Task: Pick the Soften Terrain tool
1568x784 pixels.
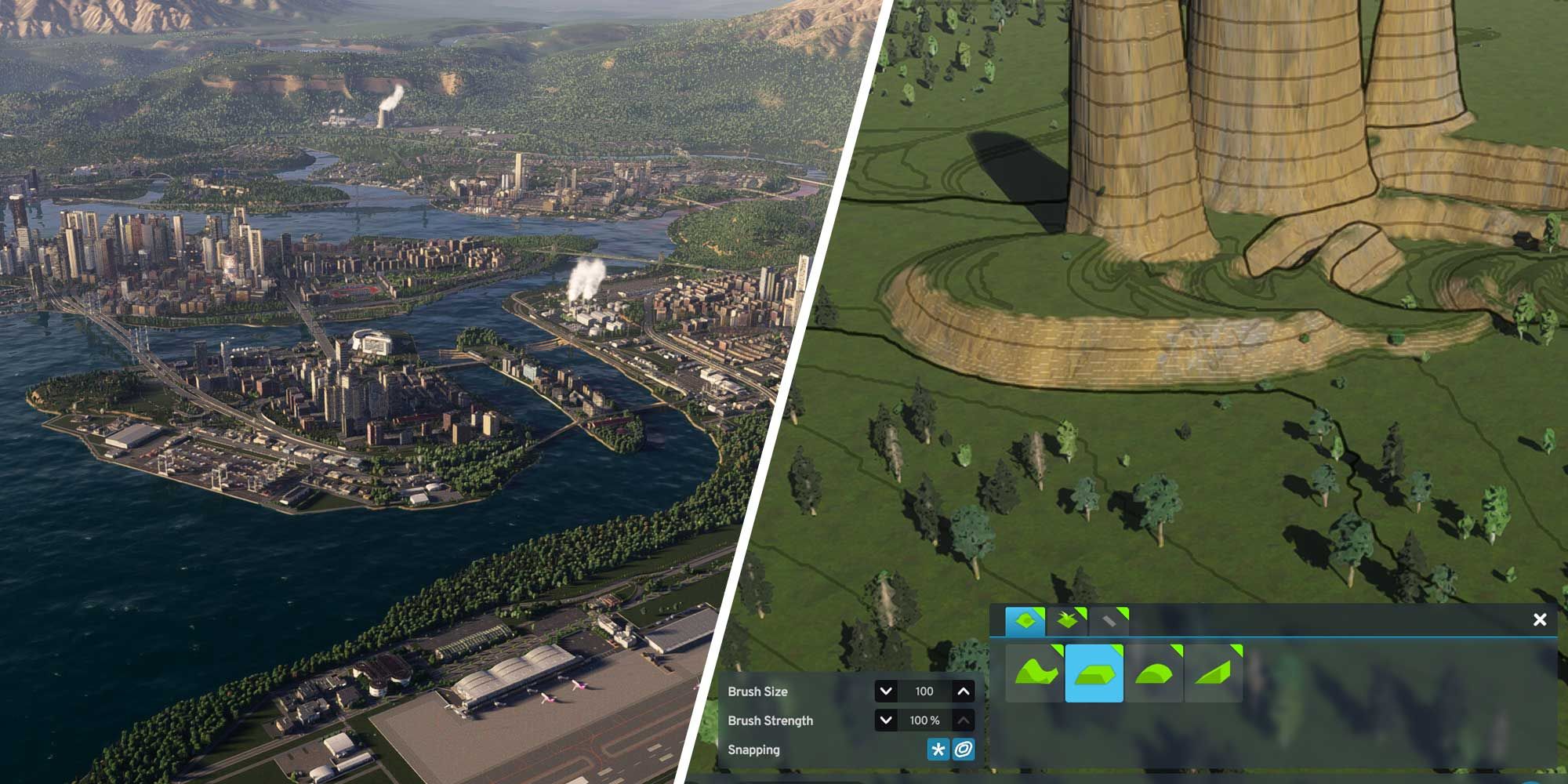Action: (x=1153, y=673)
